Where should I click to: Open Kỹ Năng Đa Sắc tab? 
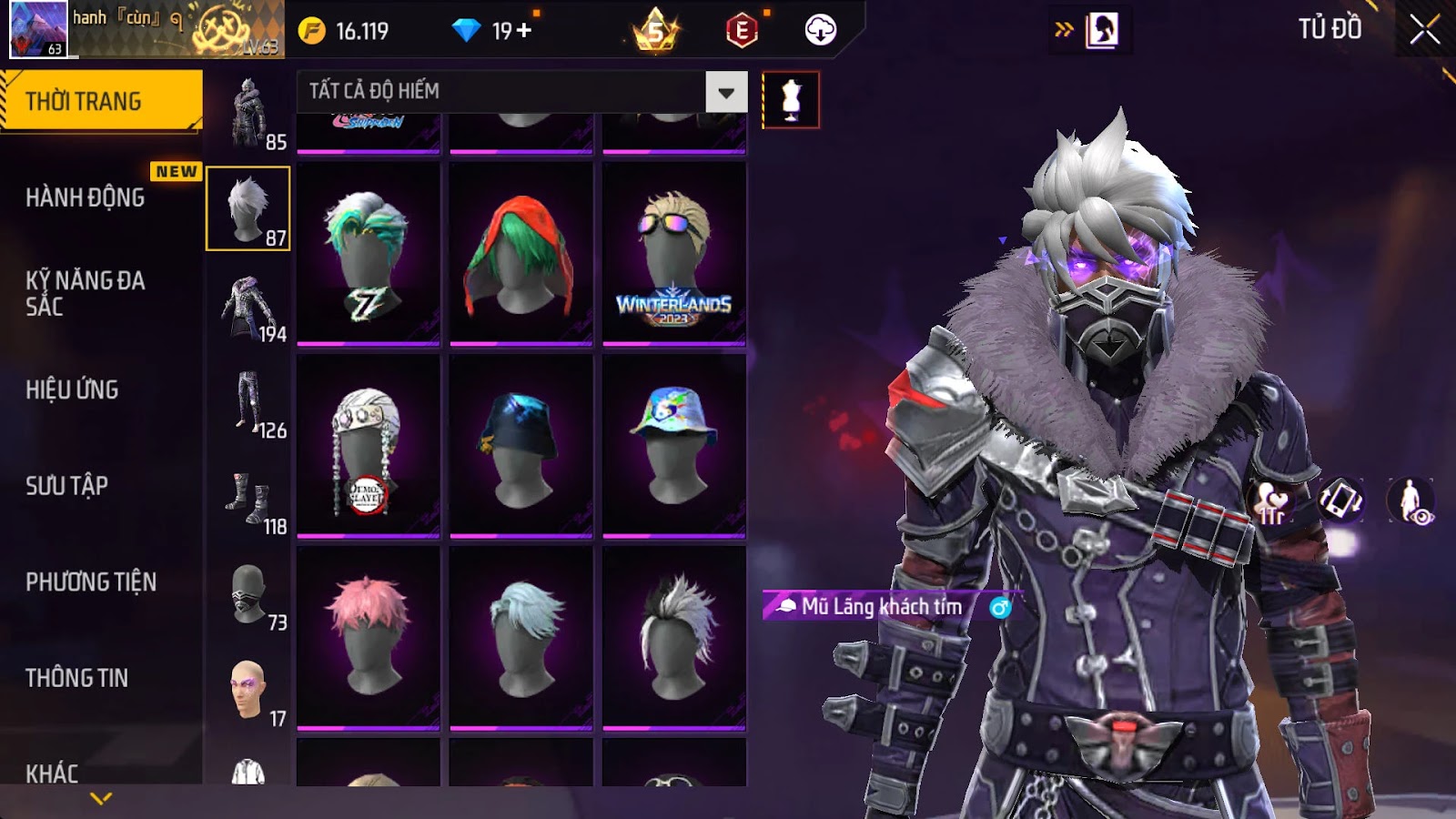click(x=86, y=293)
